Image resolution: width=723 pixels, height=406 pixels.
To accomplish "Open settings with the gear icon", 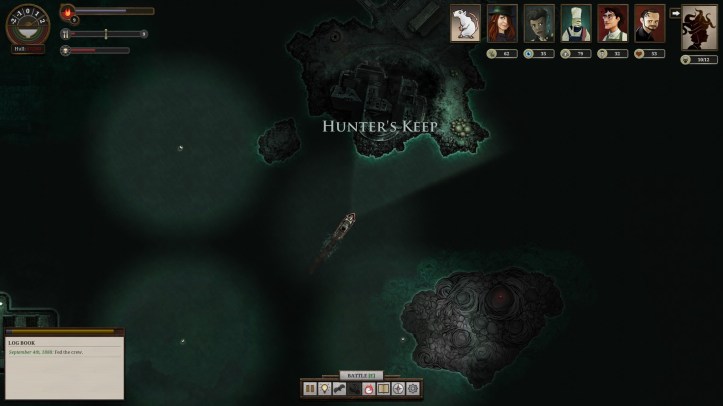I will coord(413,388).
